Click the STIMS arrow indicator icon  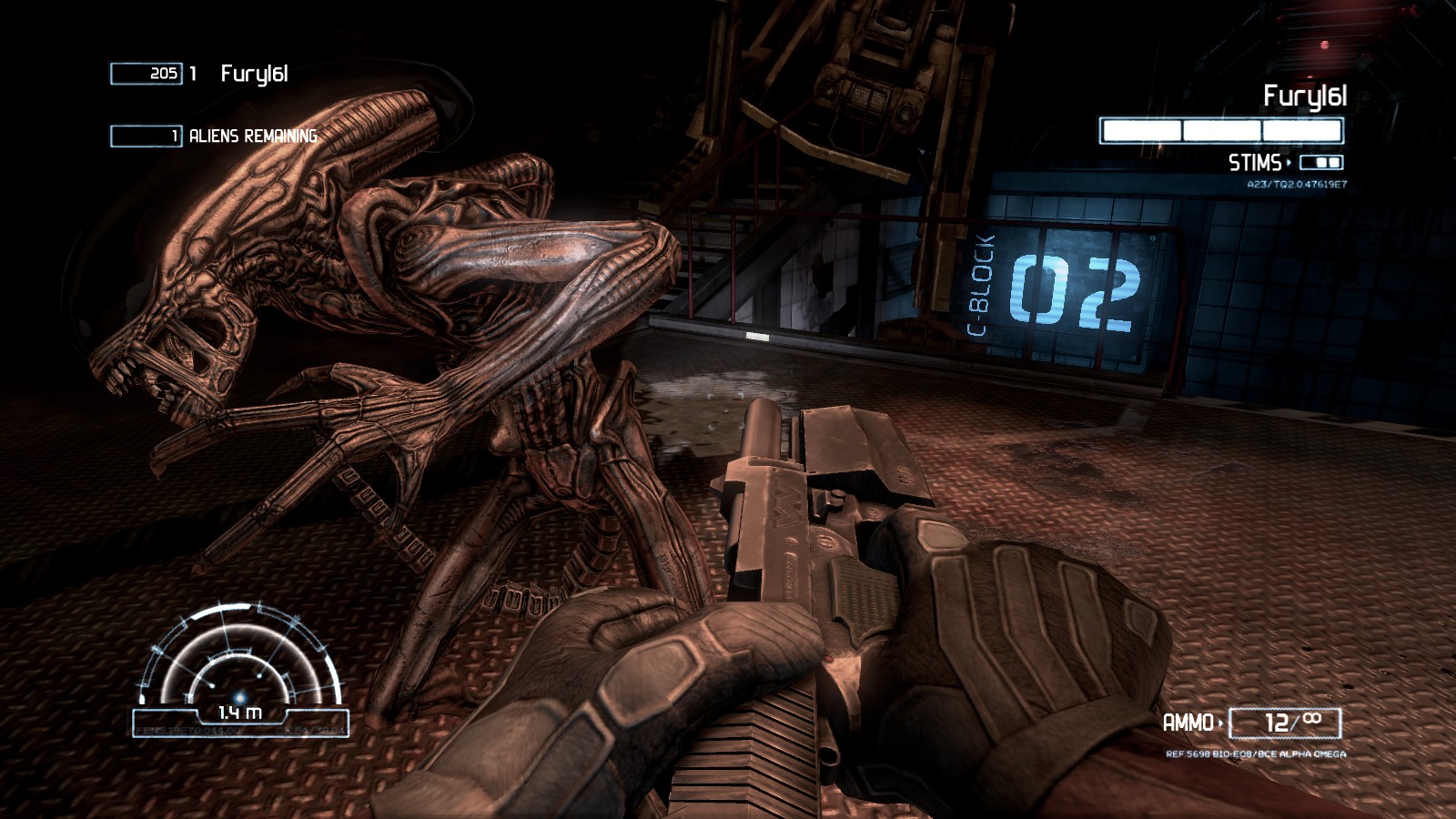1289,162
